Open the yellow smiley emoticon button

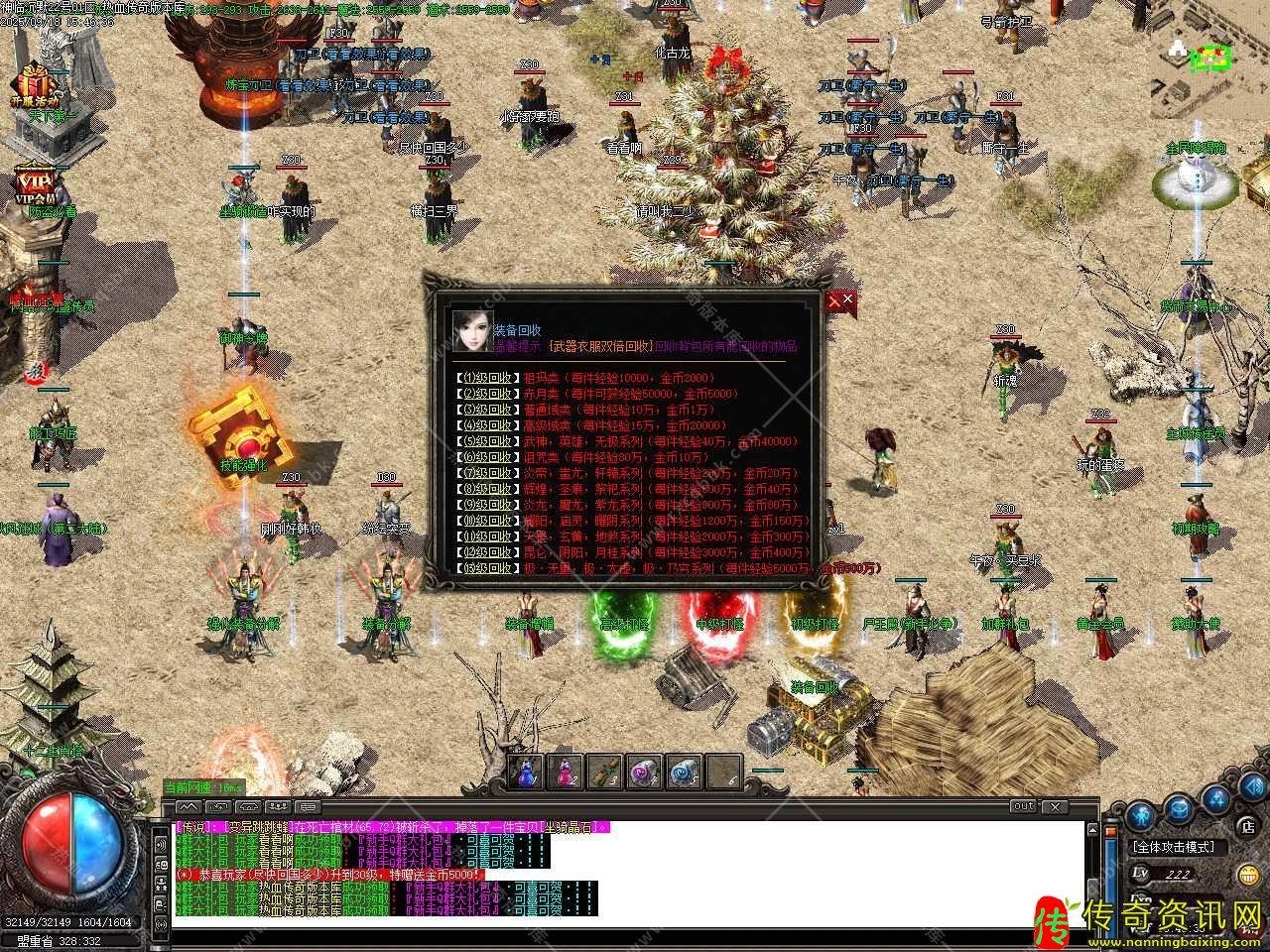[x=1248, y=875]
